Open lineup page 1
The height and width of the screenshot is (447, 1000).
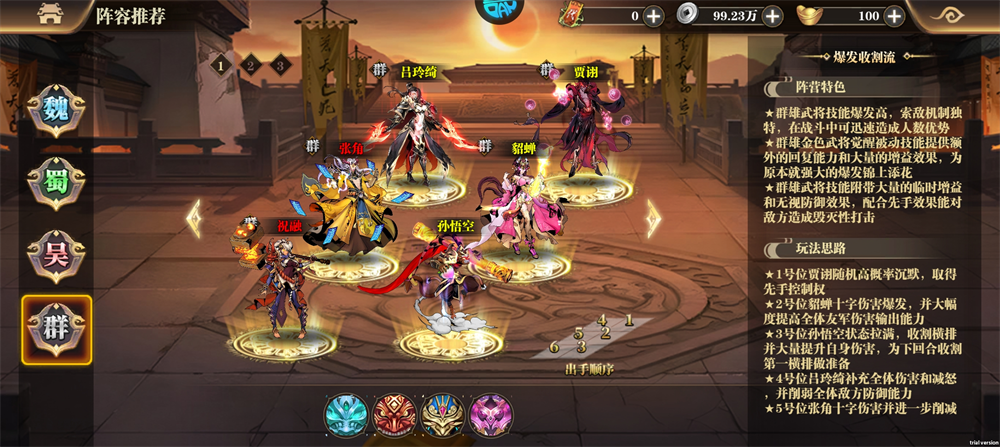(218, 65)
